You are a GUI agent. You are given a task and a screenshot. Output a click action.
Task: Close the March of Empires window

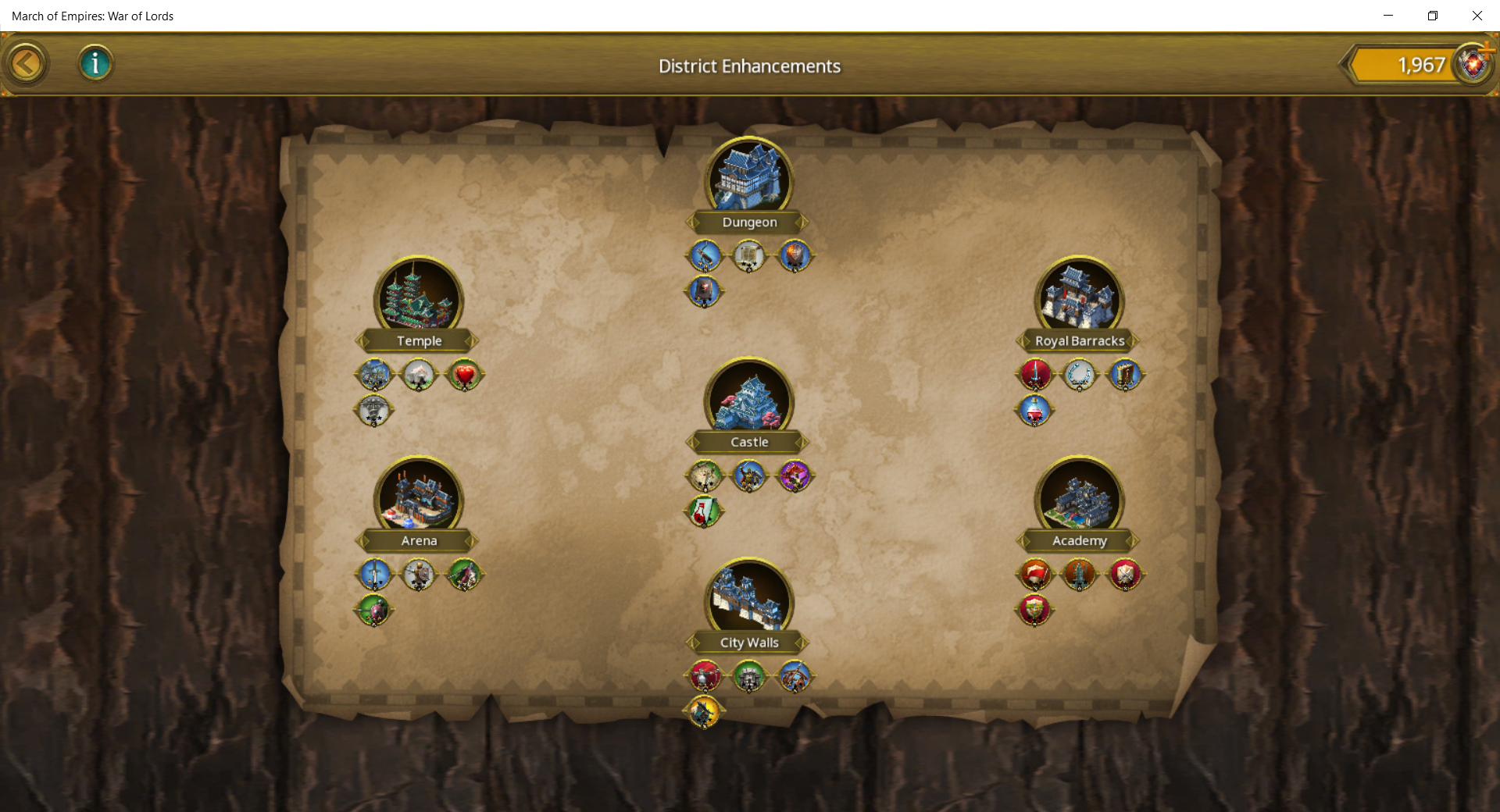pyautogui.click(x=1477, y=16)
